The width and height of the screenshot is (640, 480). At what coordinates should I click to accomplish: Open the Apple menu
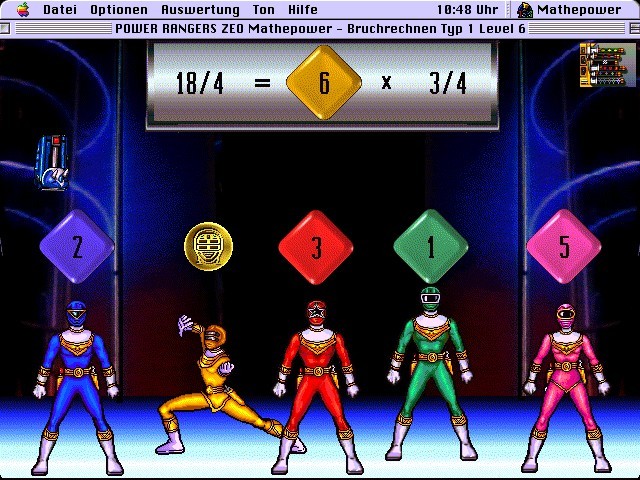(x=22, y=9)
